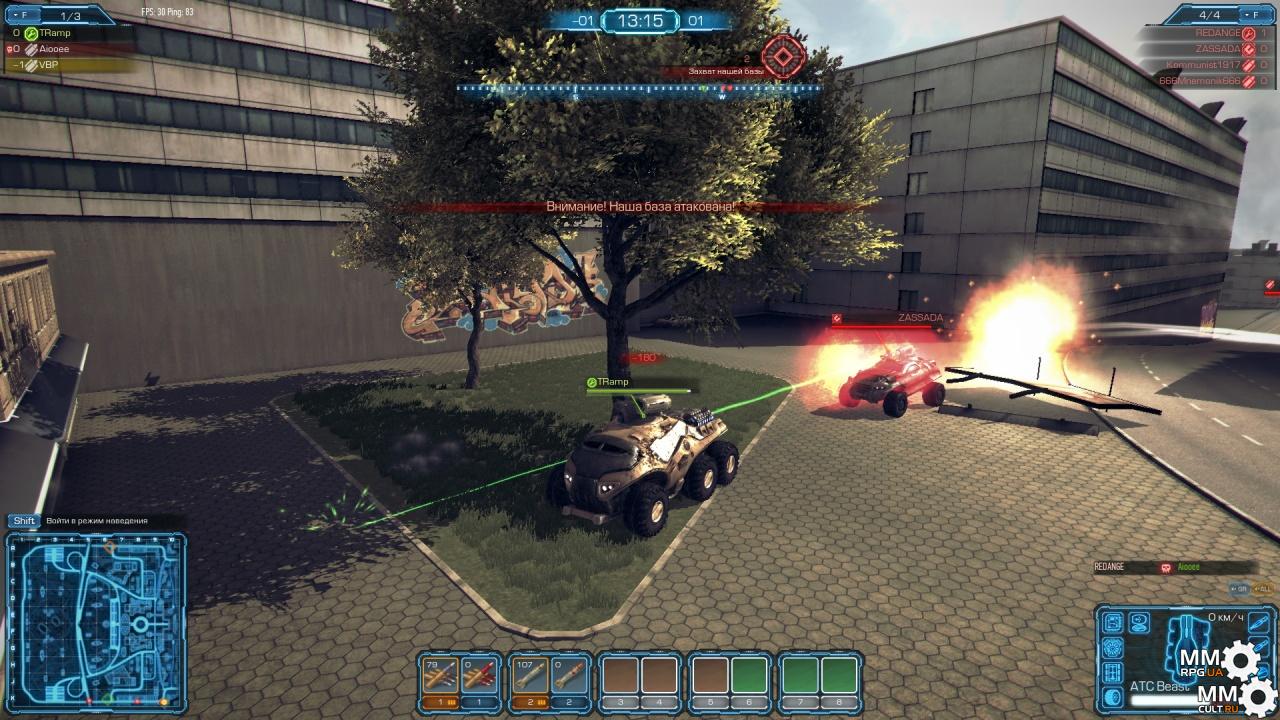
Task: Select enemy ZASSADA in the enemy list
Action: 1216,48
